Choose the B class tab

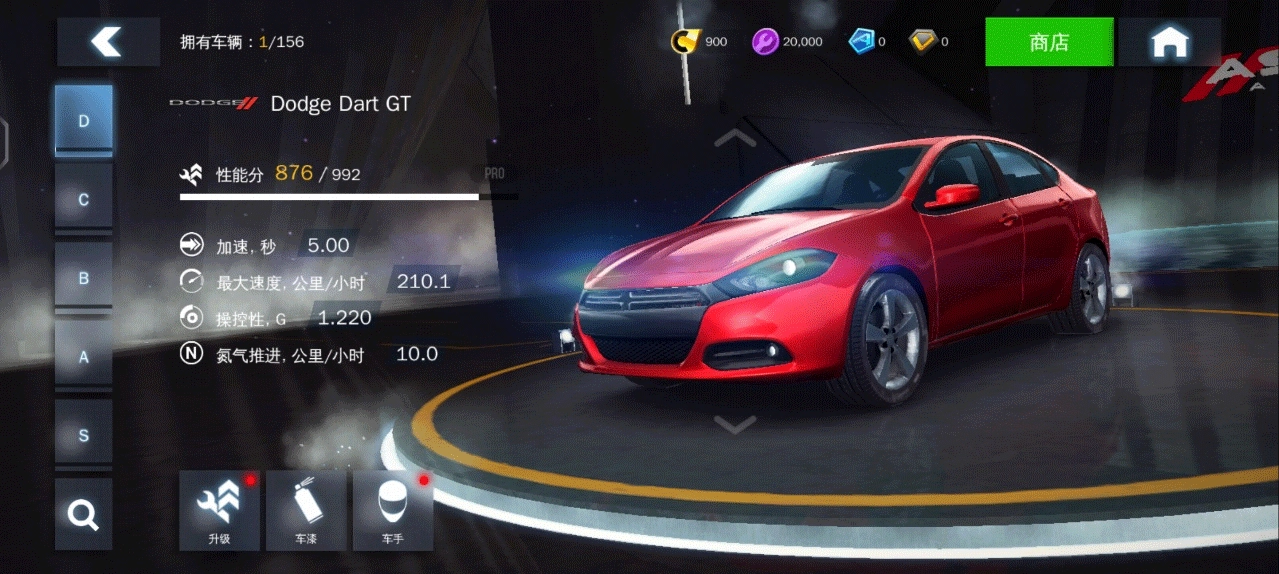pos(84,278)
